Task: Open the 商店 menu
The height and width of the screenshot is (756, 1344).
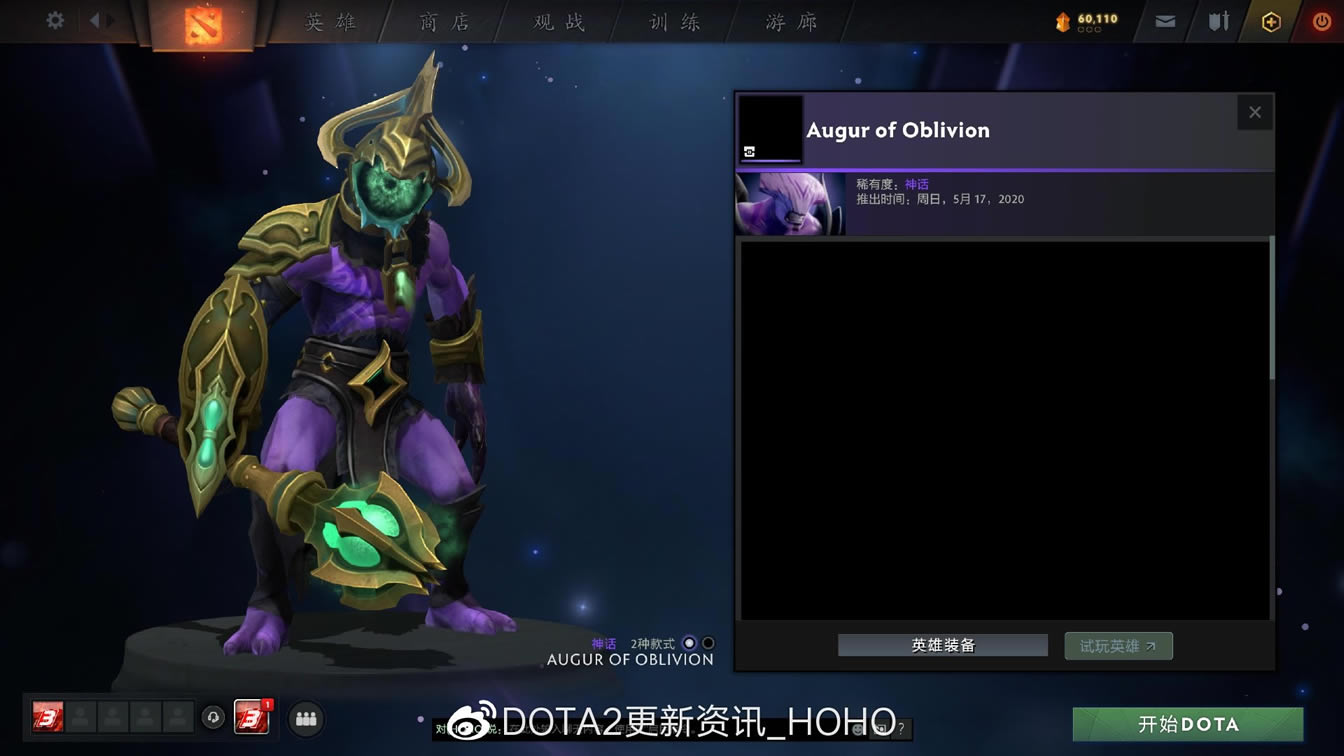Action: coord(443,22)
